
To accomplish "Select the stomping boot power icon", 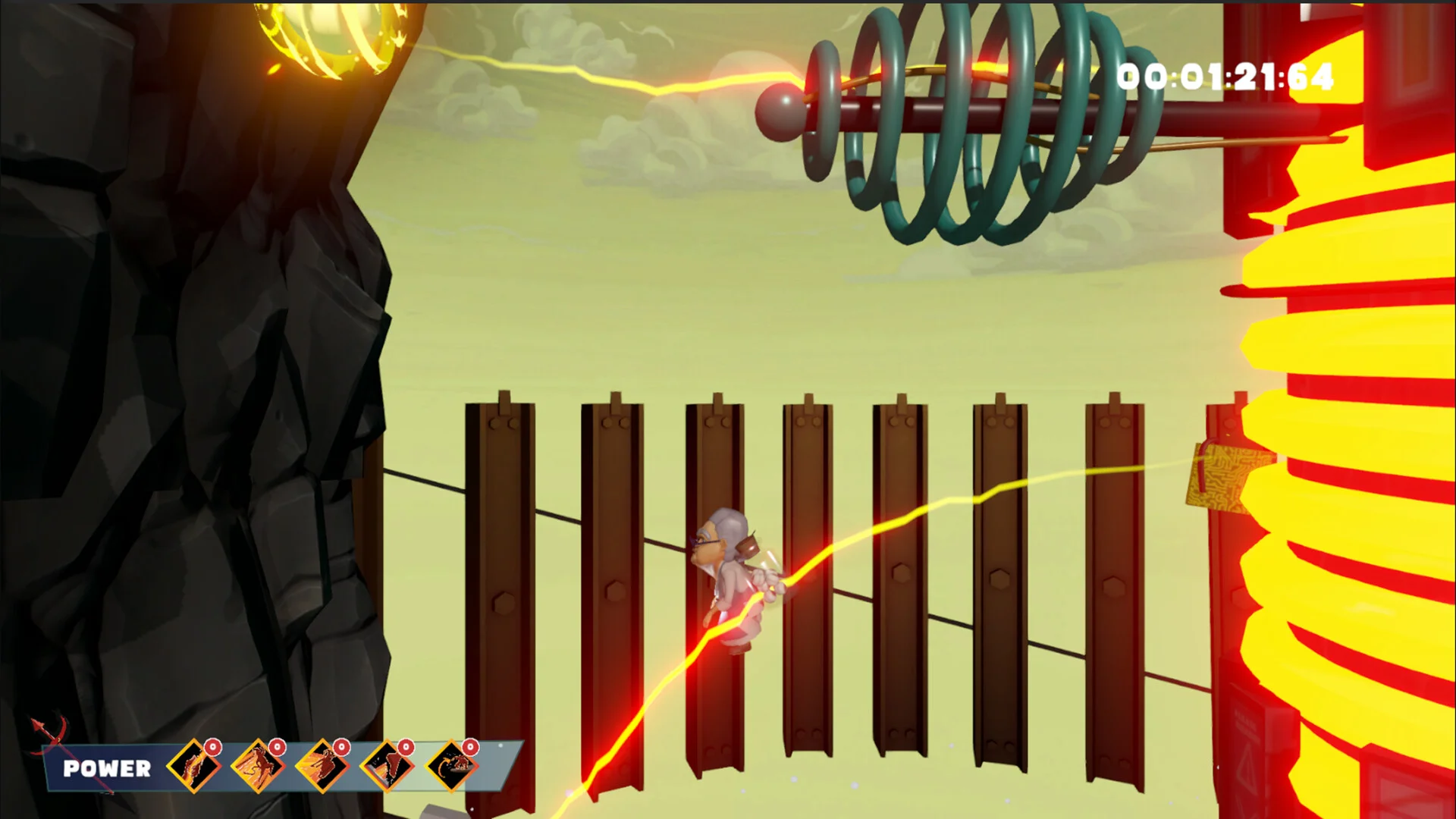I will tap(387, 766).
